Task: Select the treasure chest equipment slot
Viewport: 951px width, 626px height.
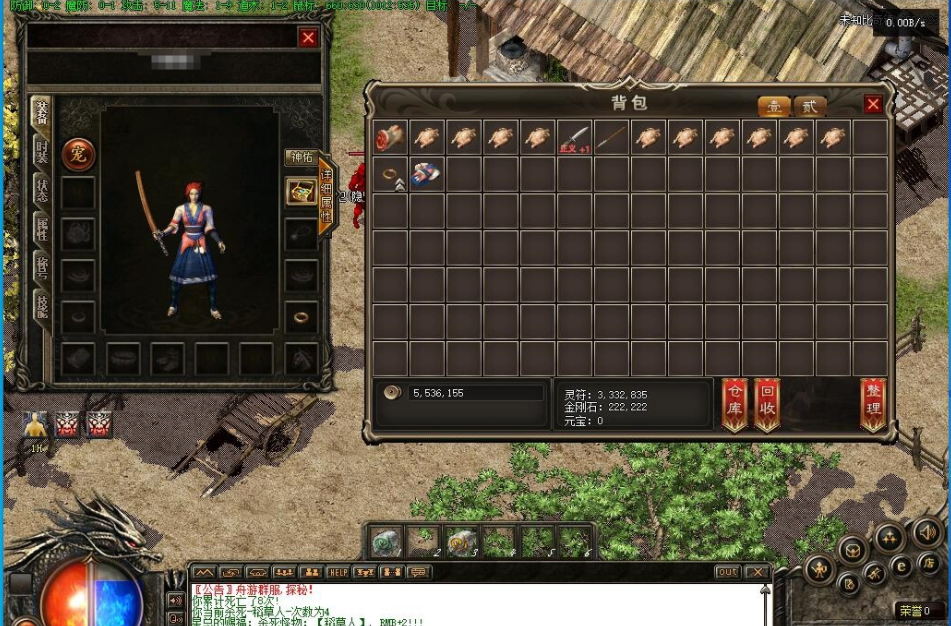Action: pyautogui.click(x=301, y=192)
